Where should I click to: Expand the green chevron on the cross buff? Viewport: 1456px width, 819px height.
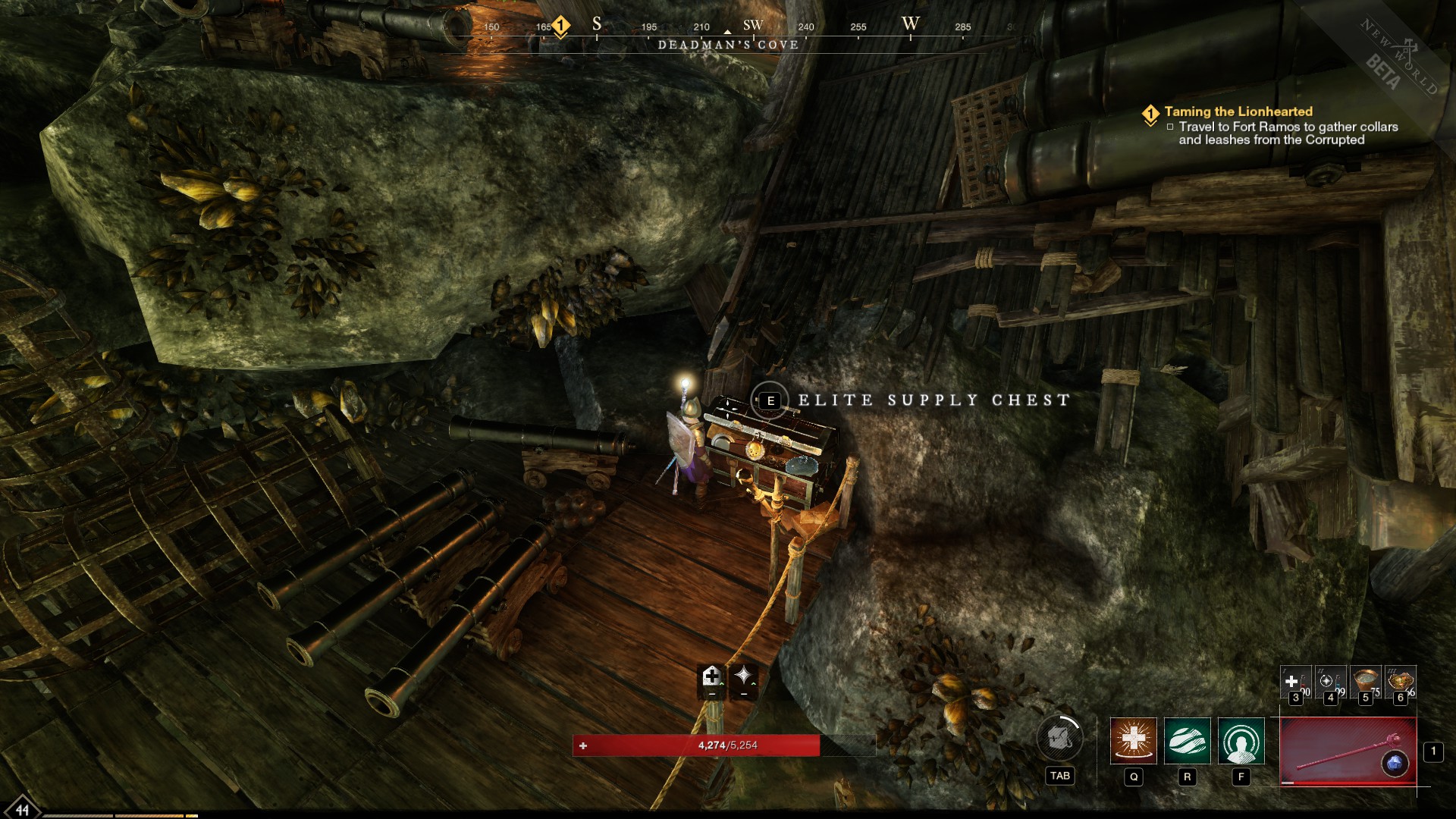(721, 683)
